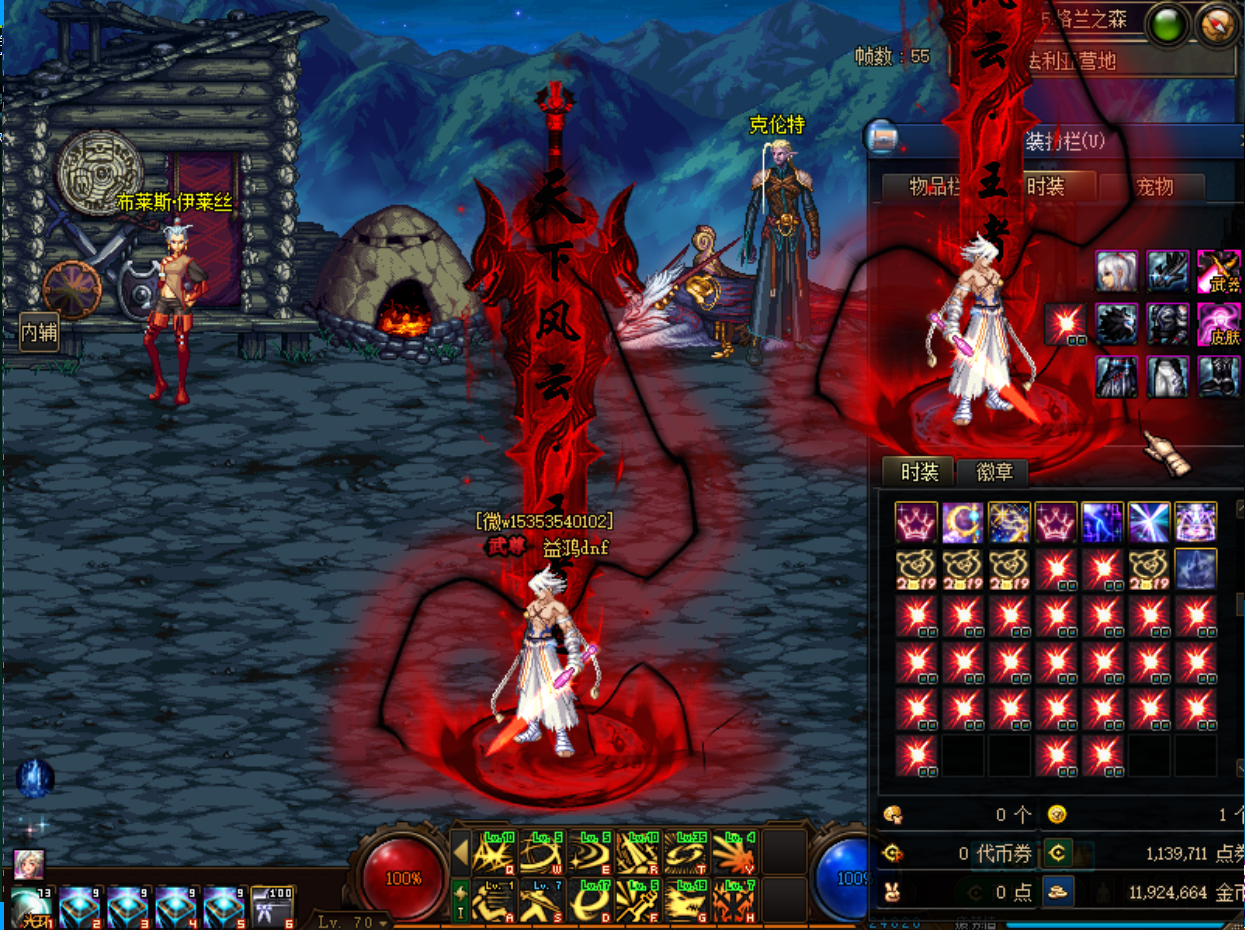
Task: Select the first pink crown item
Action: point(916,522)
